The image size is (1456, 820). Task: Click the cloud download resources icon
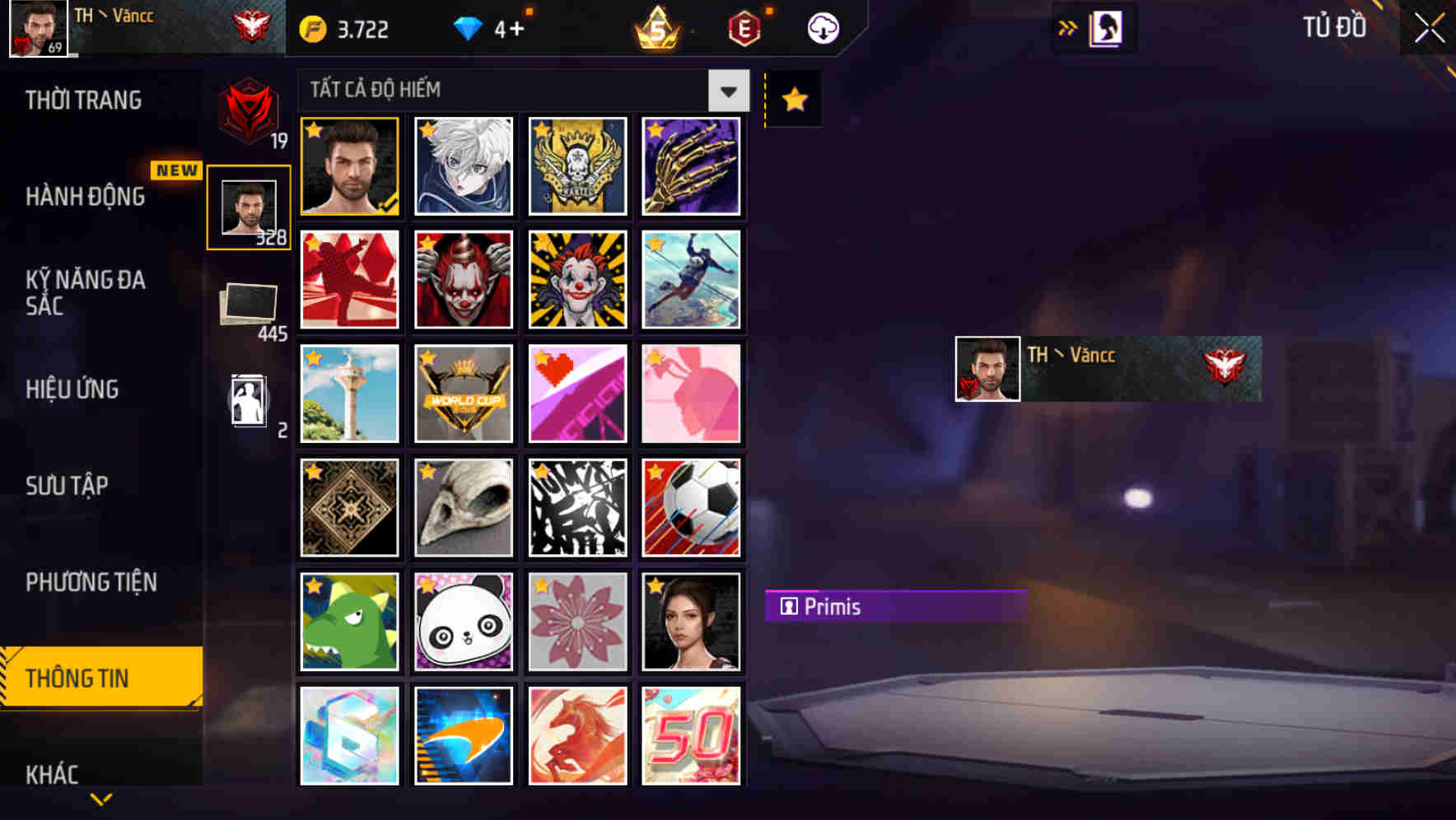click(821, 27)
